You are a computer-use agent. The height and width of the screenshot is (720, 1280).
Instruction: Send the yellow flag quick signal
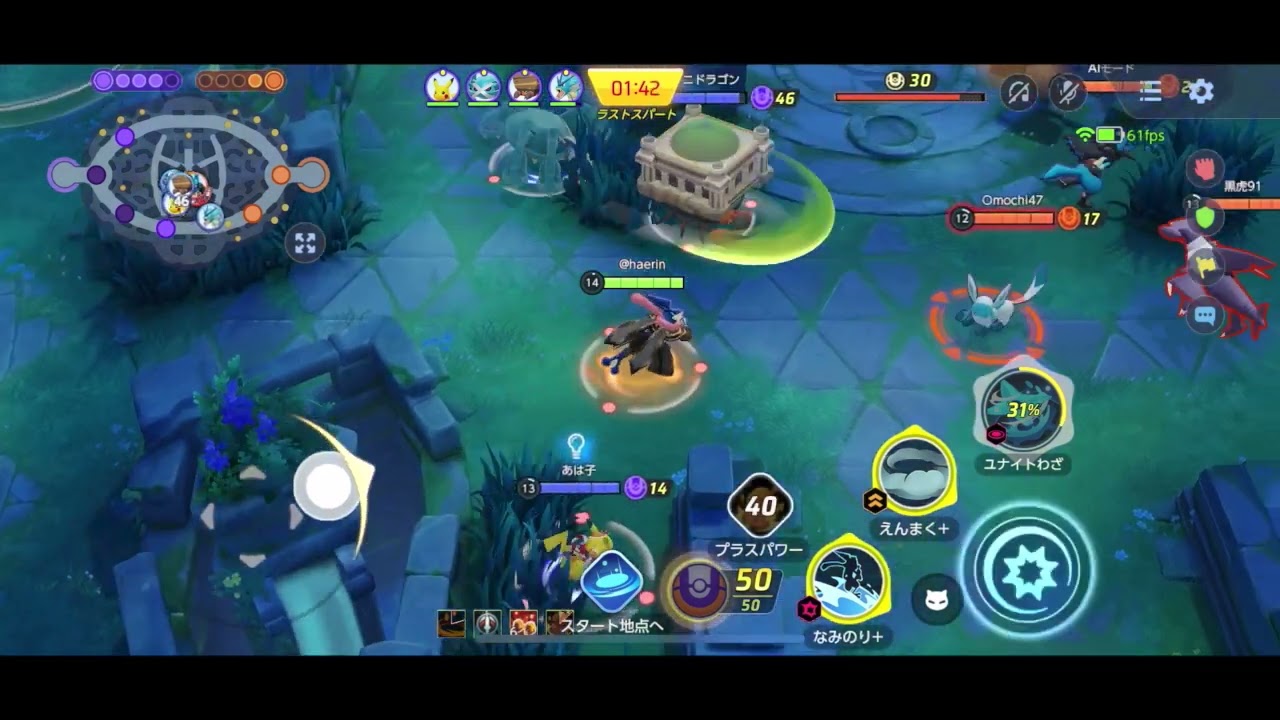1204,266
